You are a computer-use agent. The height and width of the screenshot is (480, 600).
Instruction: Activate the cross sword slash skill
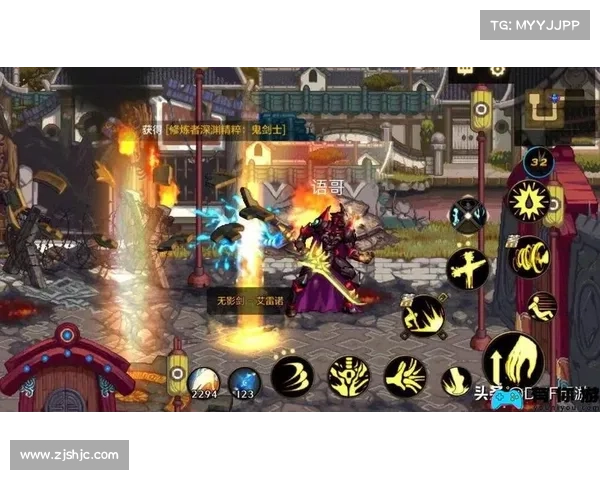point(468,268)
